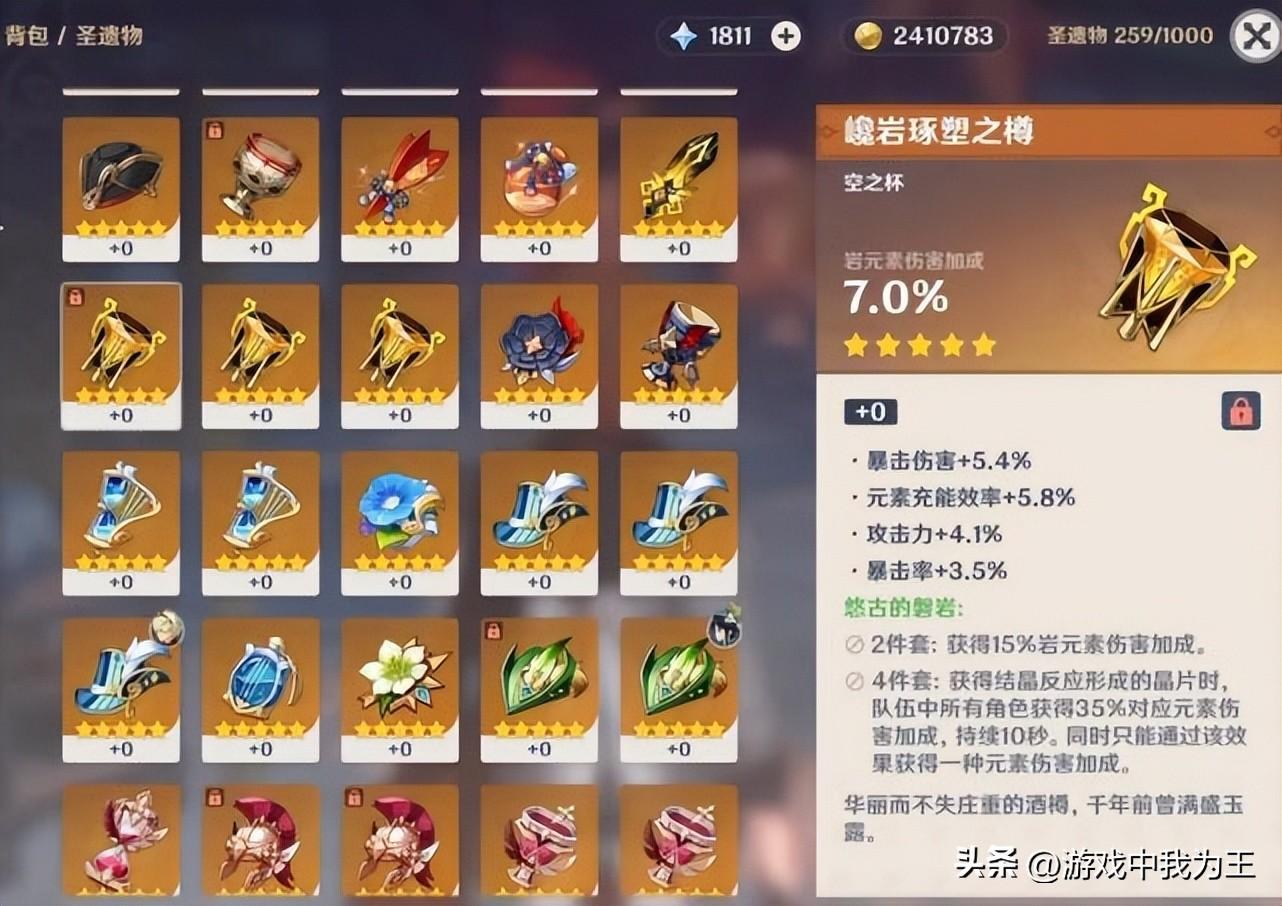1282x906 pixels.
Task: Select the white lily flower artifact
Action: [400, 688]
